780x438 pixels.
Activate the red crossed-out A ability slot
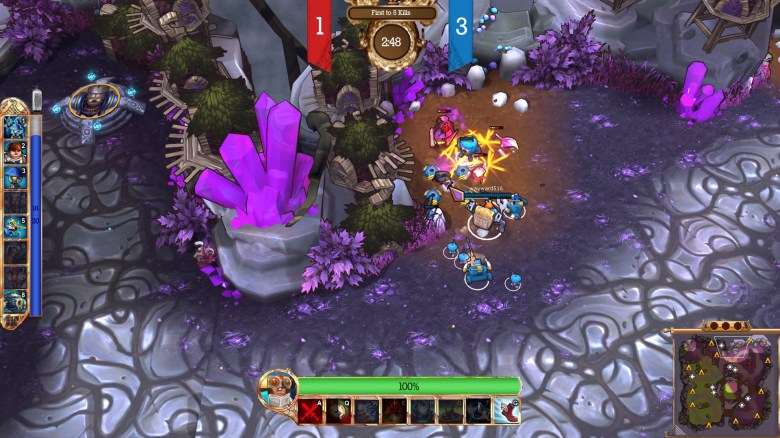point(311,410)
